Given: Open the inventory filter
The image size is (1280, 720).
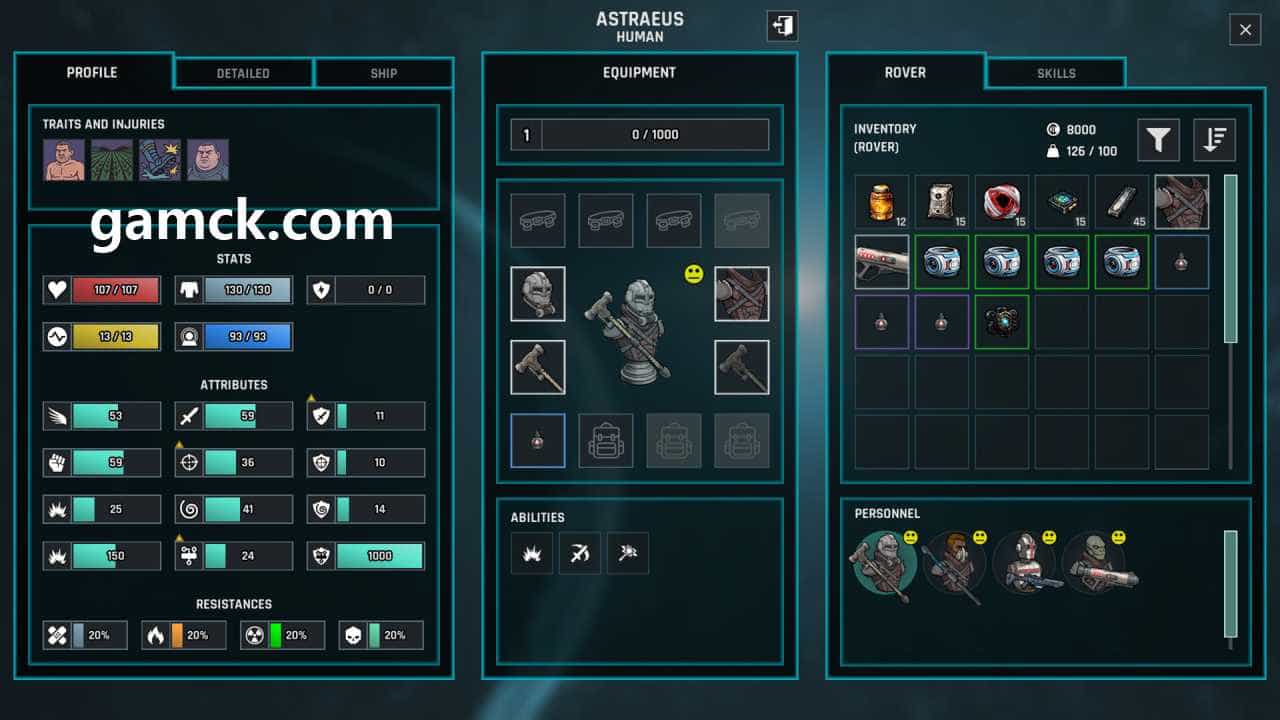Looking at the screenshot, I should pyautogui.click(x=1158, y=140).
